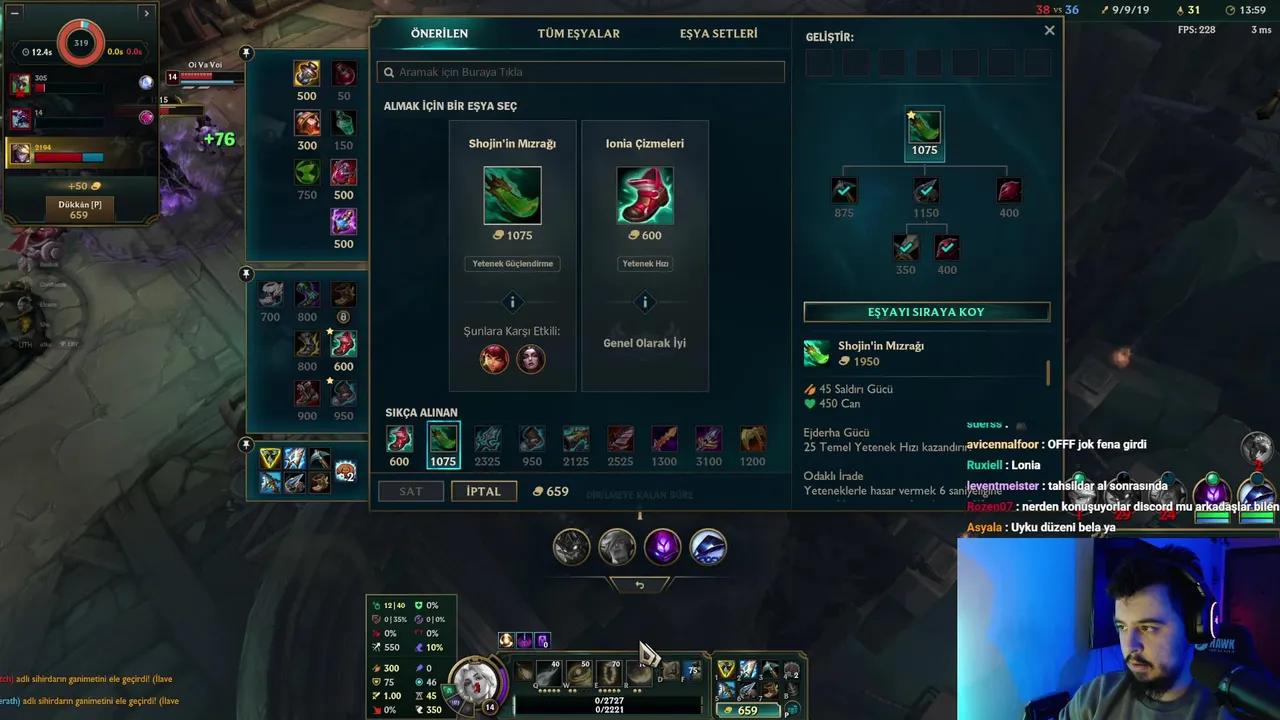Click the undo arrow below the champion portraits
Viewport: 1280px width, 720px height.
[640, 584]
